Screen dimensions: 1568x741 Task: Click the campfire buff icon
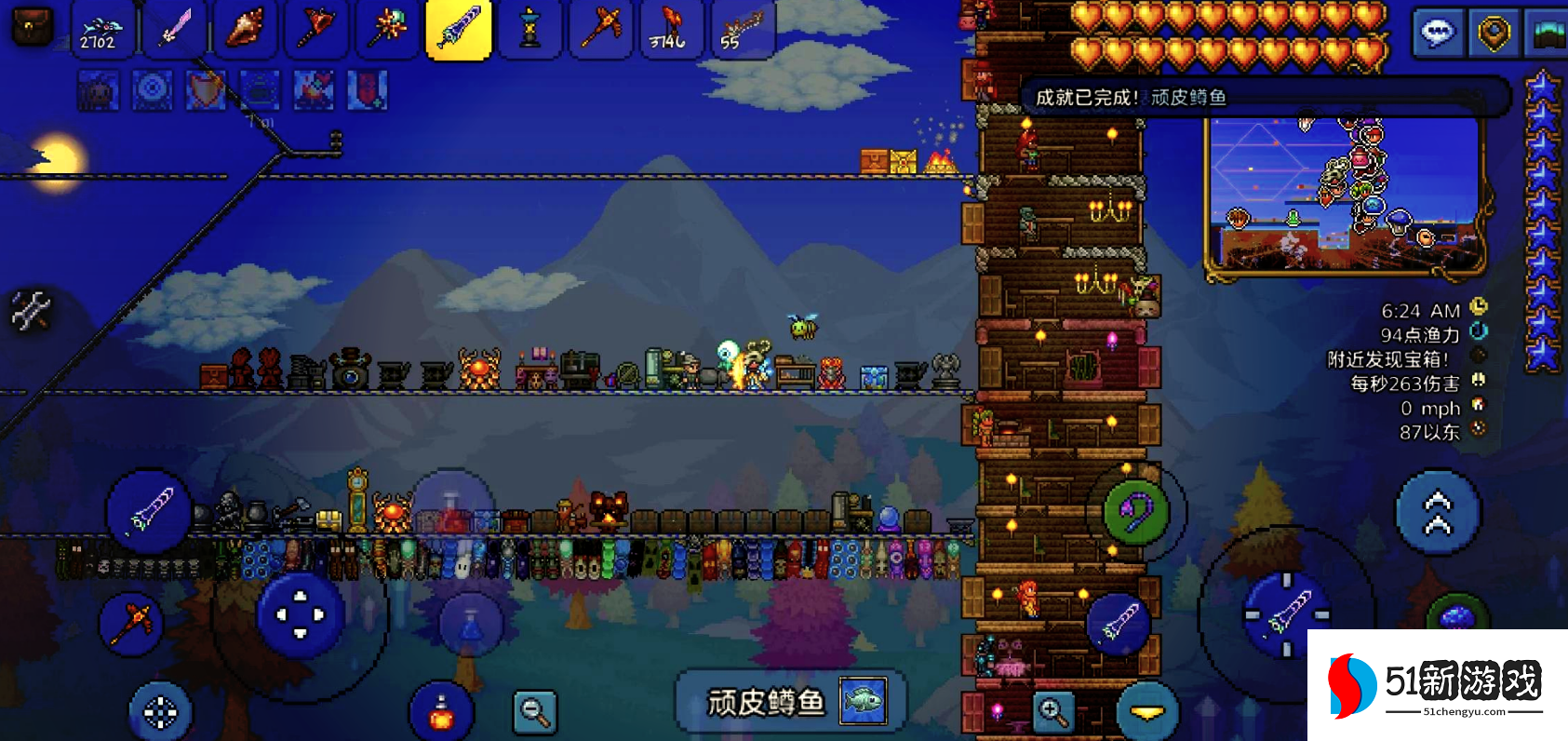(x=314, y=91)
